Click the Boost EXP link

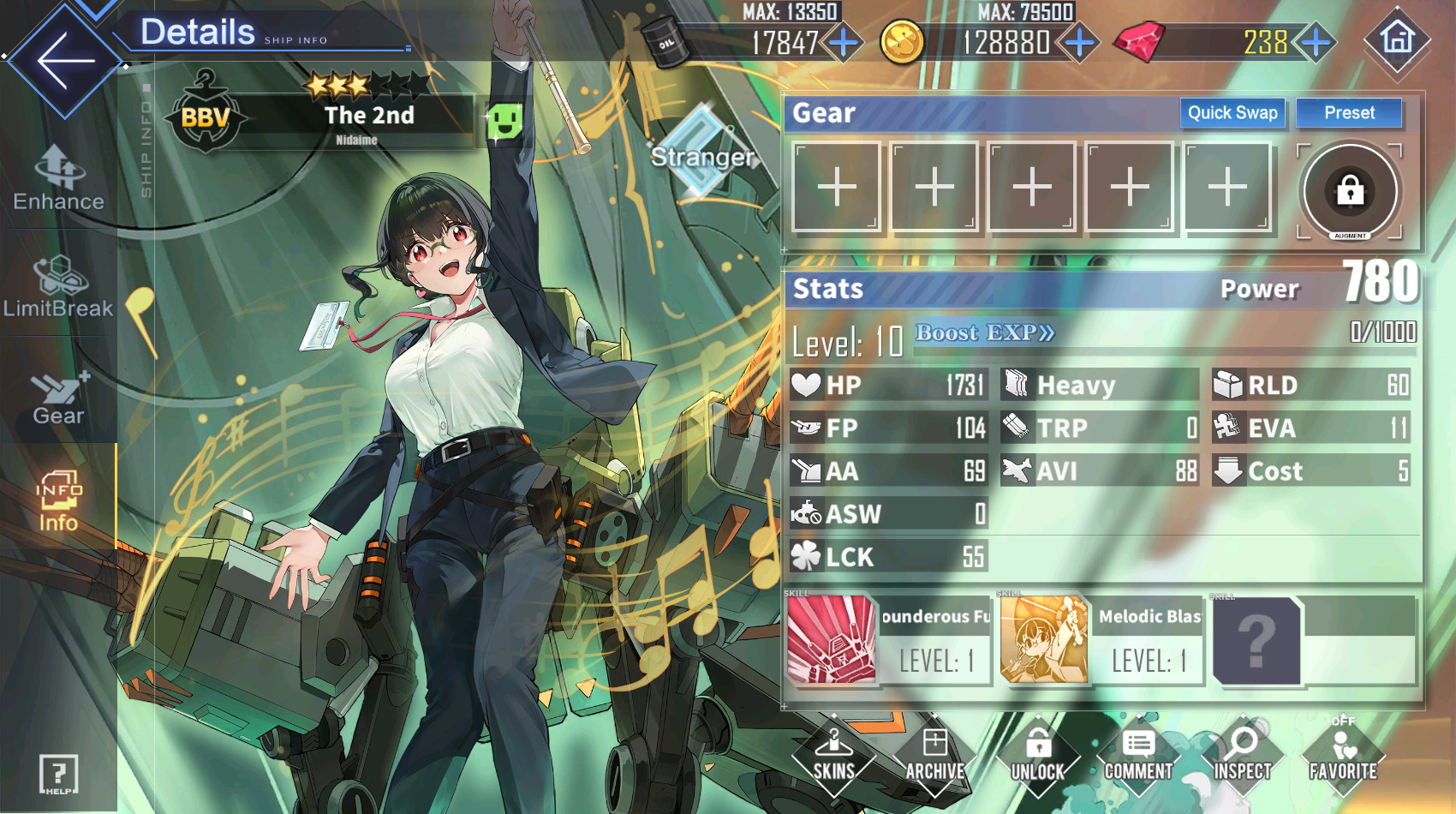tap(985, 332)
